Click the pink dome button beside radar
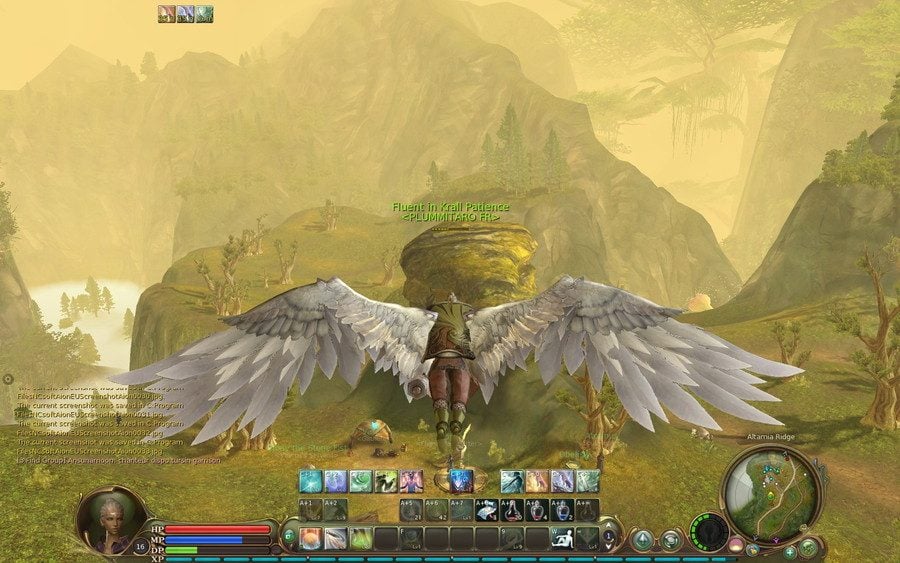This screenshot has height=563, width=900. tap(736, 545)
